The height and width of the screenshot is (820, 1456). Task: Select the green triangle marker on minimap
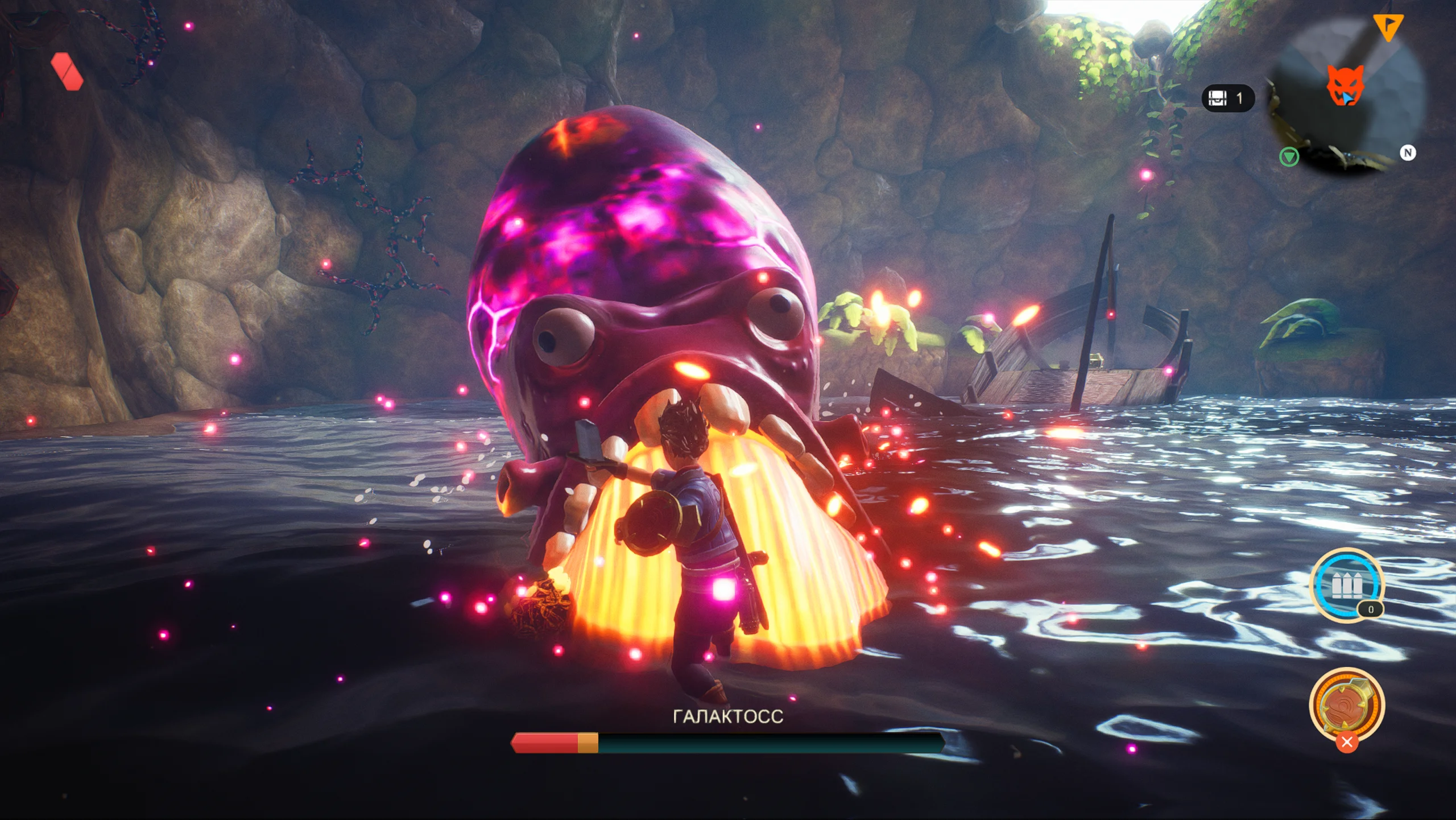(1289, 156)
